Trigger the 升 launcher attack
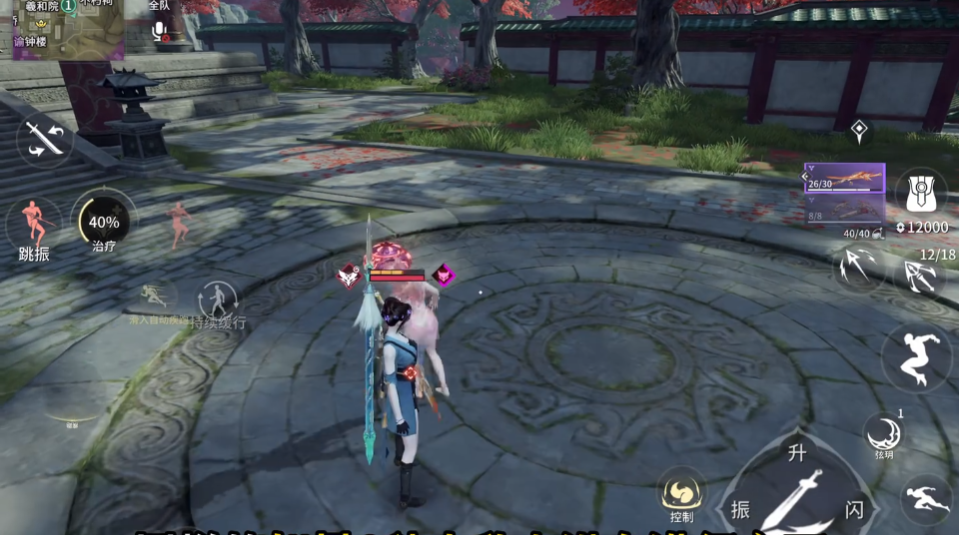959x535 pixels. click(796, 455)
